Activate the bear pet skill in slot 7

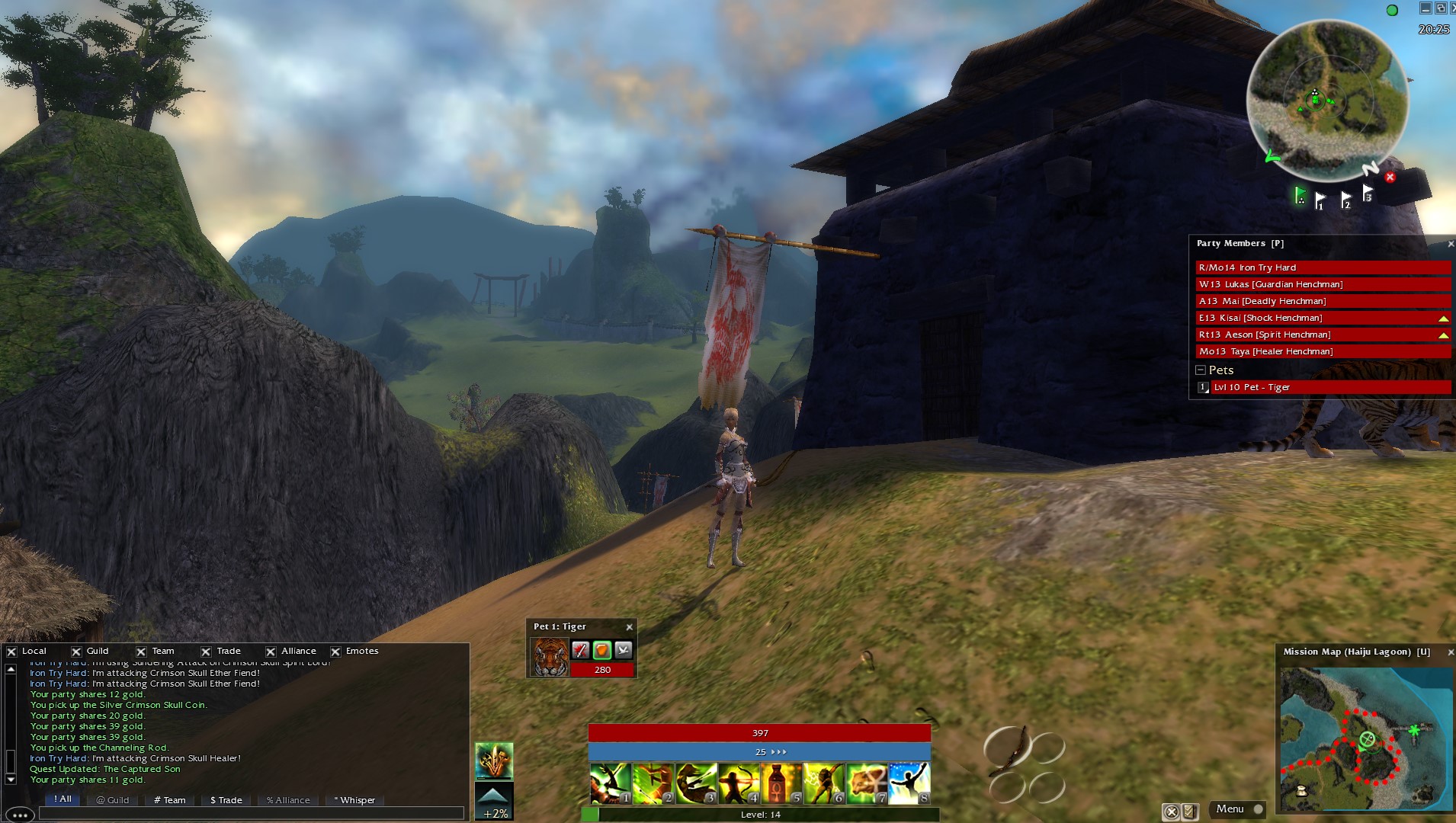[867, 783]
